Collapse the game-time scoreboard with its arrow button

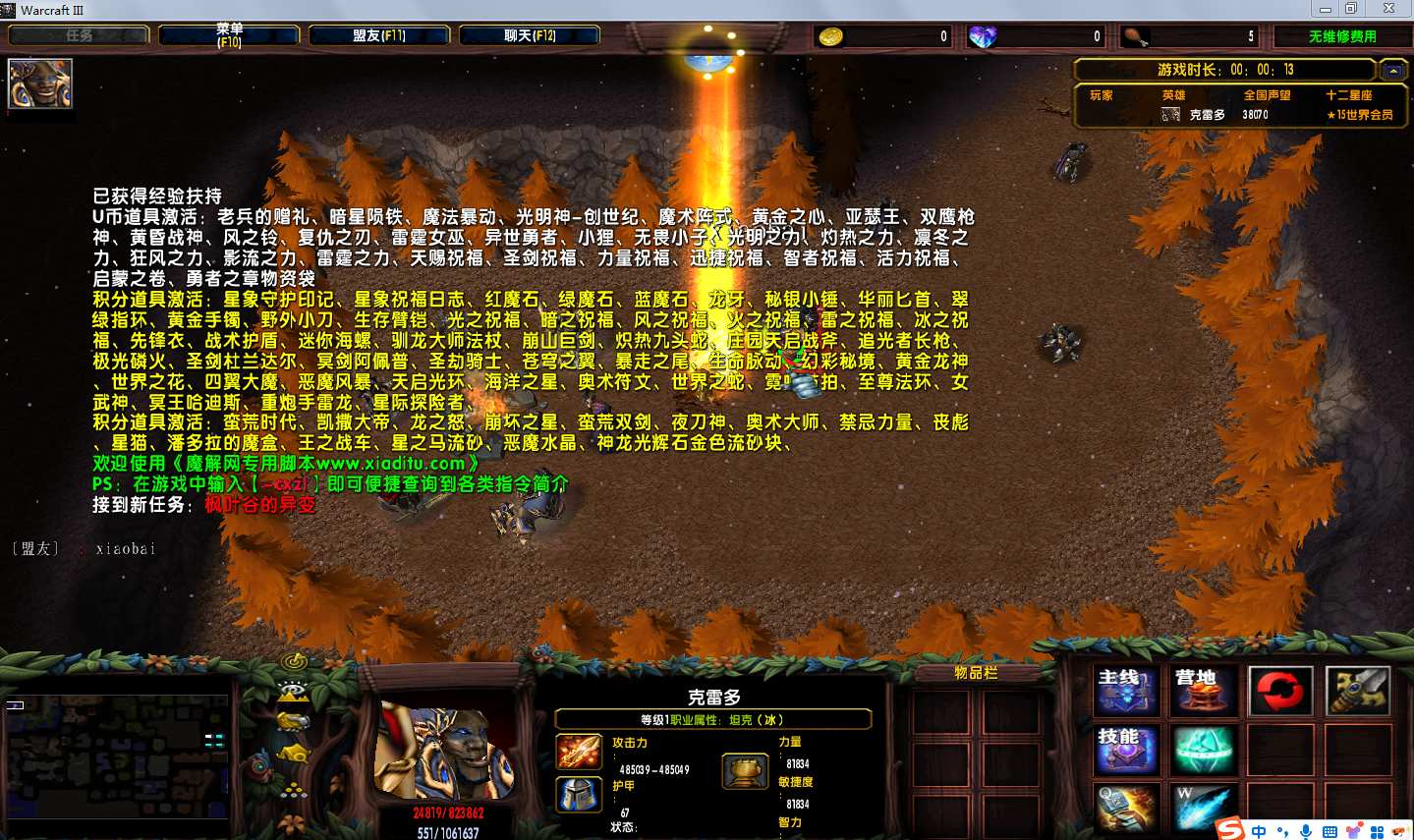pyautogui.click(x=1392, y=71)
